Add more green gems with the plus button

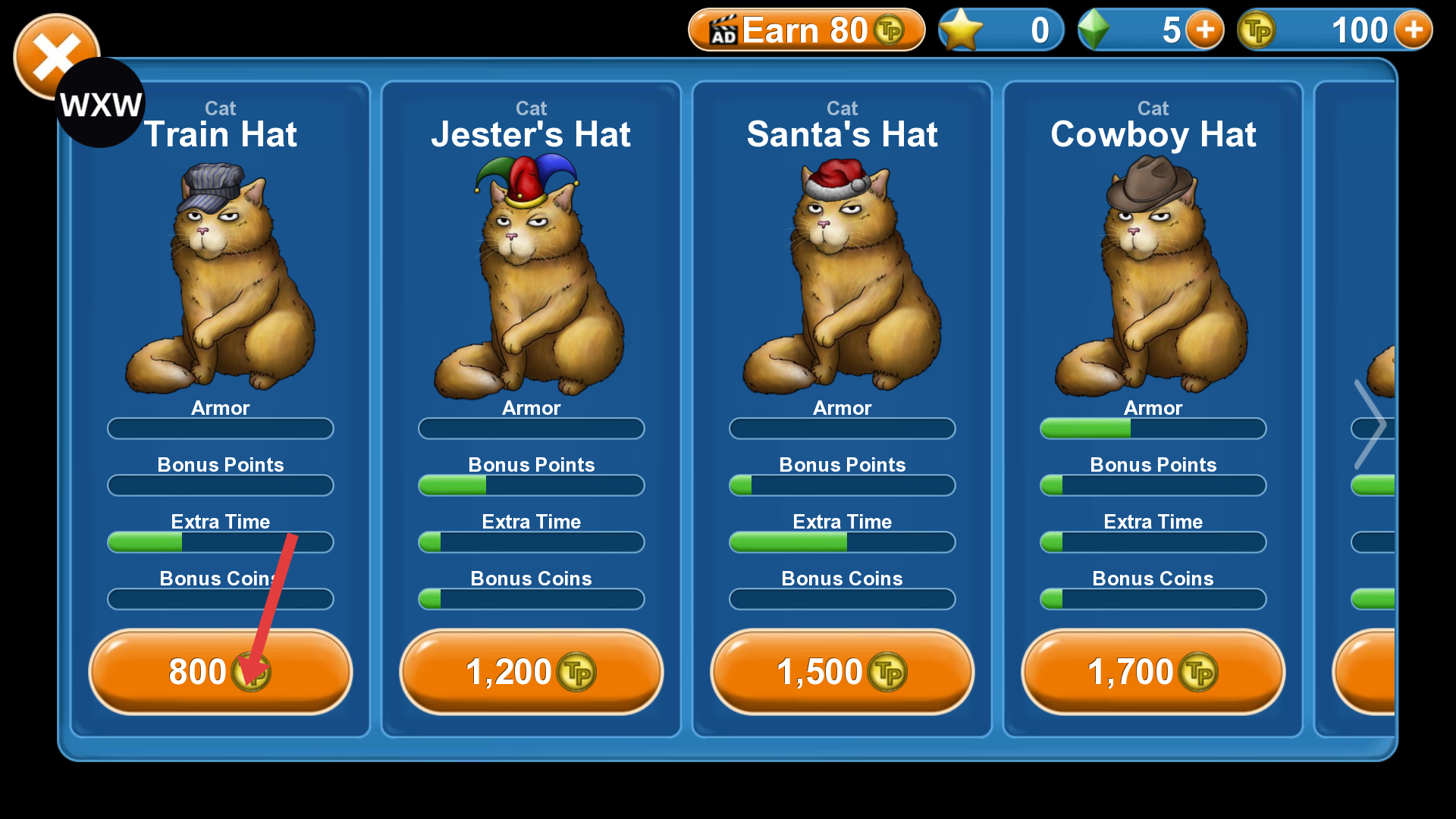pos(1205,30)
